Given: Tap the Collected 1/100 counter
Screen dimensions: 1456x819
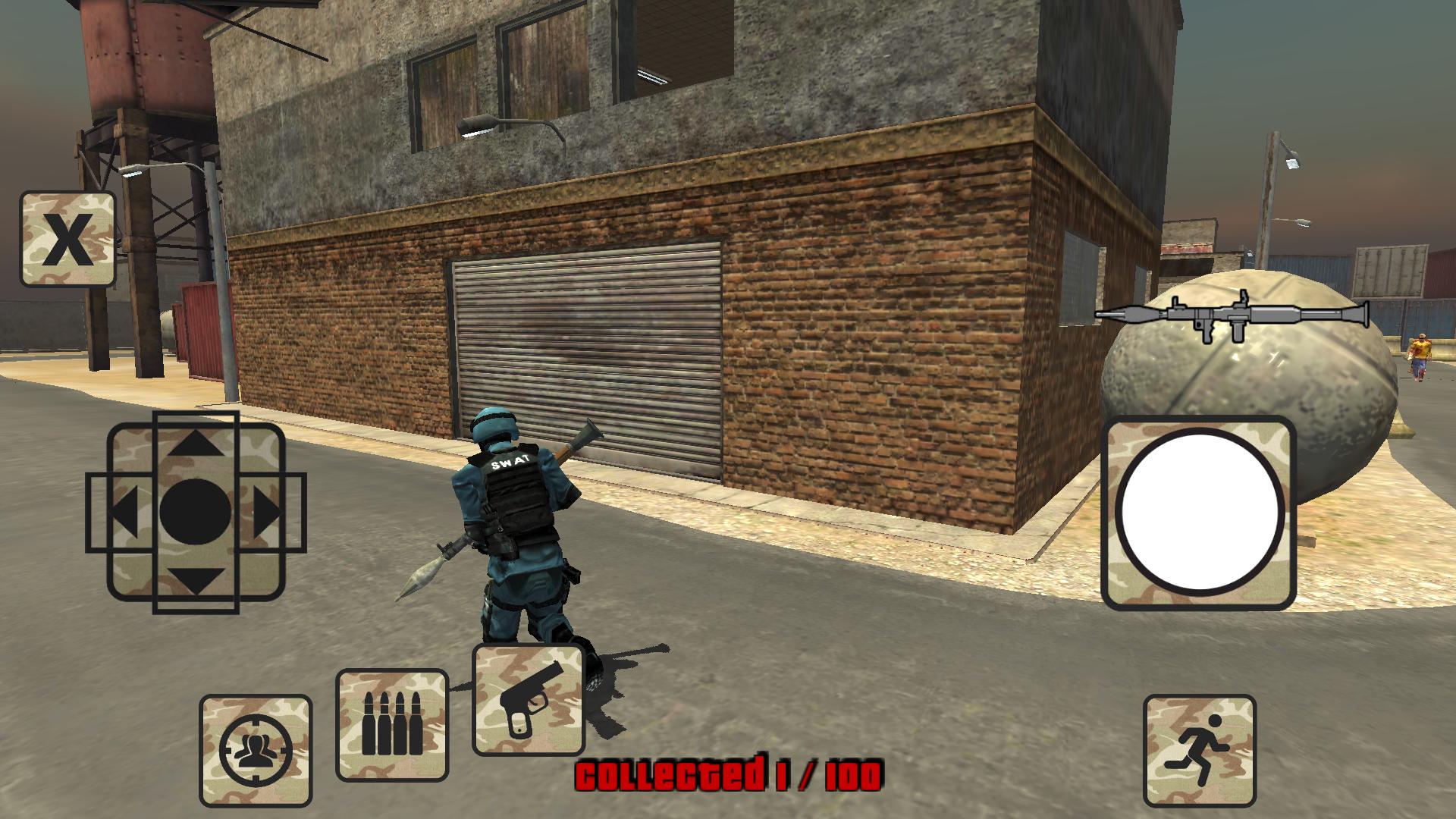Looking at the screenshot, I should pyautogui.click(x=728, y=775).
